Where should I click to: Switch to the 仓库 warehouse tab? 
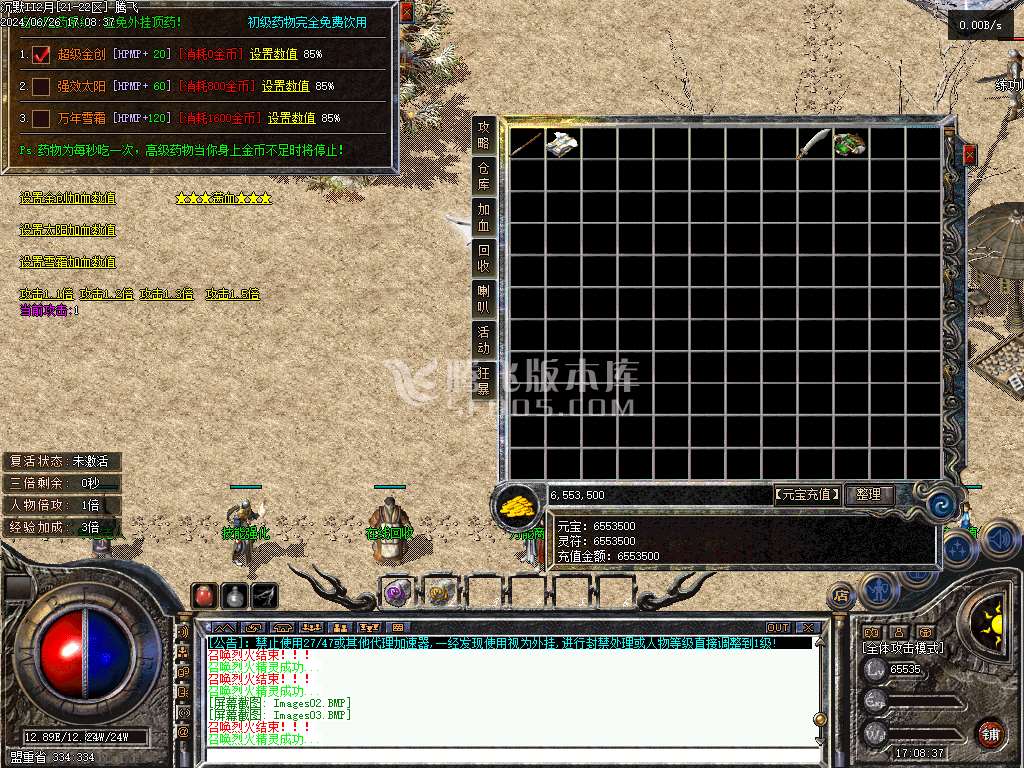[484, 175]
